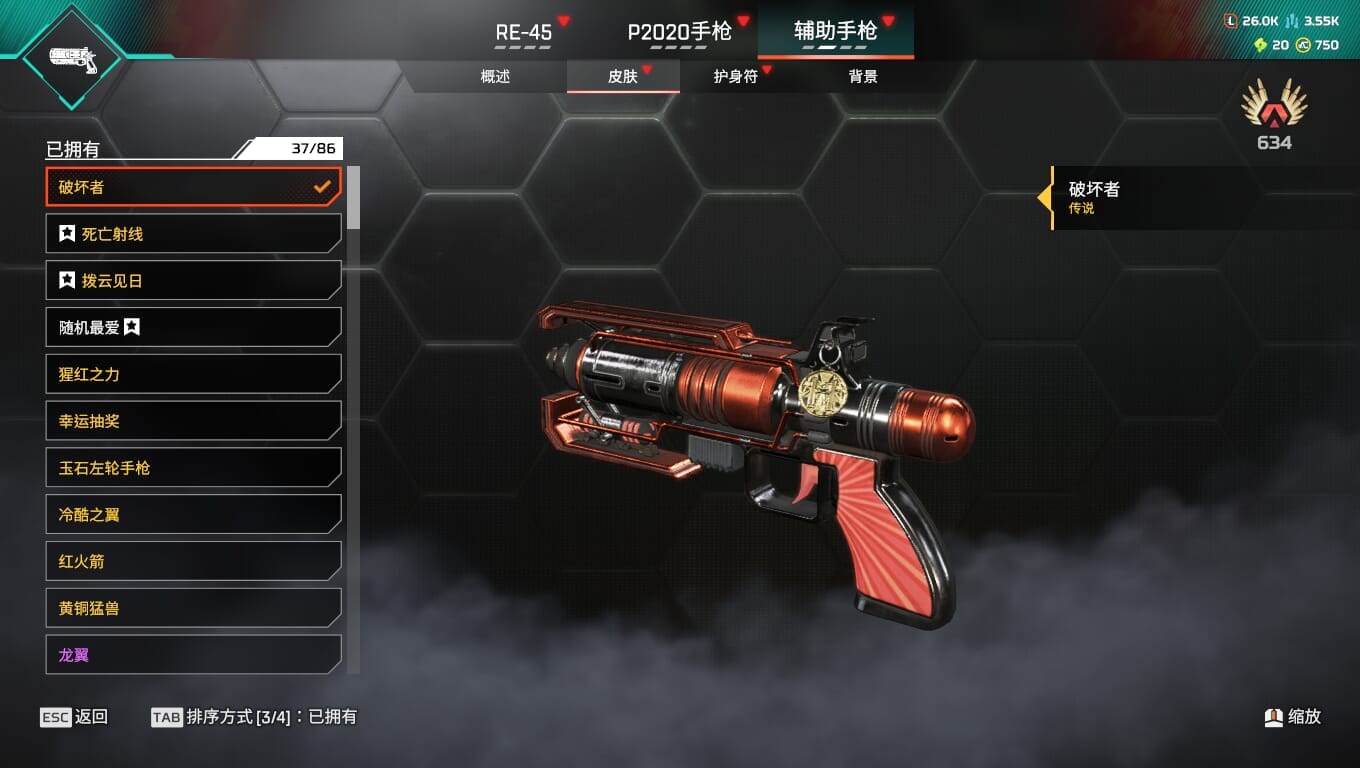Select the purple 龙翼 skin
This screenshot has width=1360, height=768.
pyautogui.click(x=193, y=655)
